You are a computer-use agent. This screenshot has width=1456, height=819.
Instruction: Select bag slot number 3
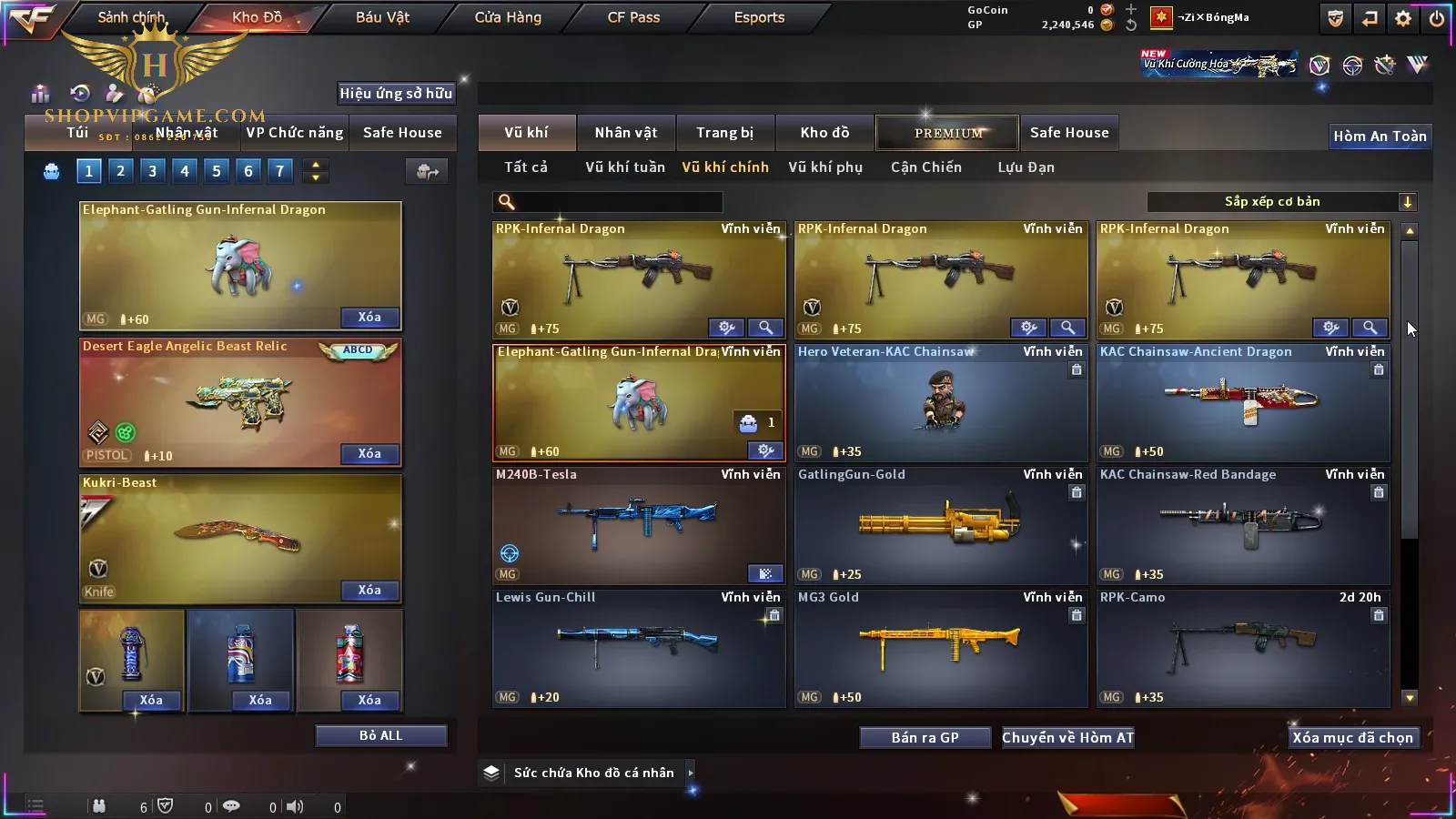[x=152, y=171]
